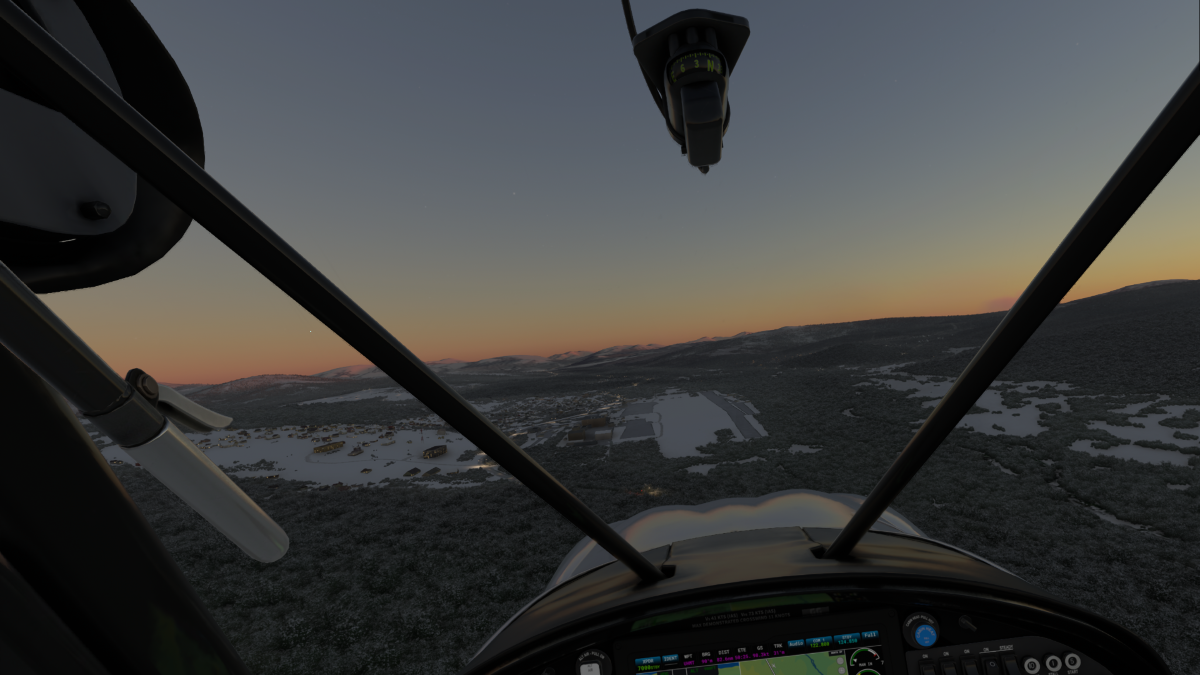Tap the XPDR soft key on the display

646,662
